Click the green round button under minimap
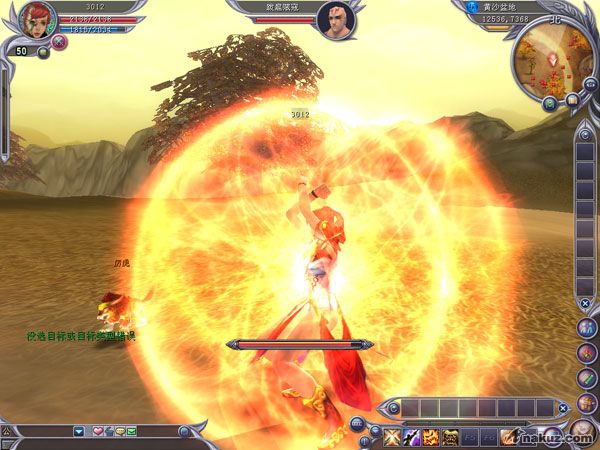Viewport: 600px width, 450px height. click(x=550, y=103)
